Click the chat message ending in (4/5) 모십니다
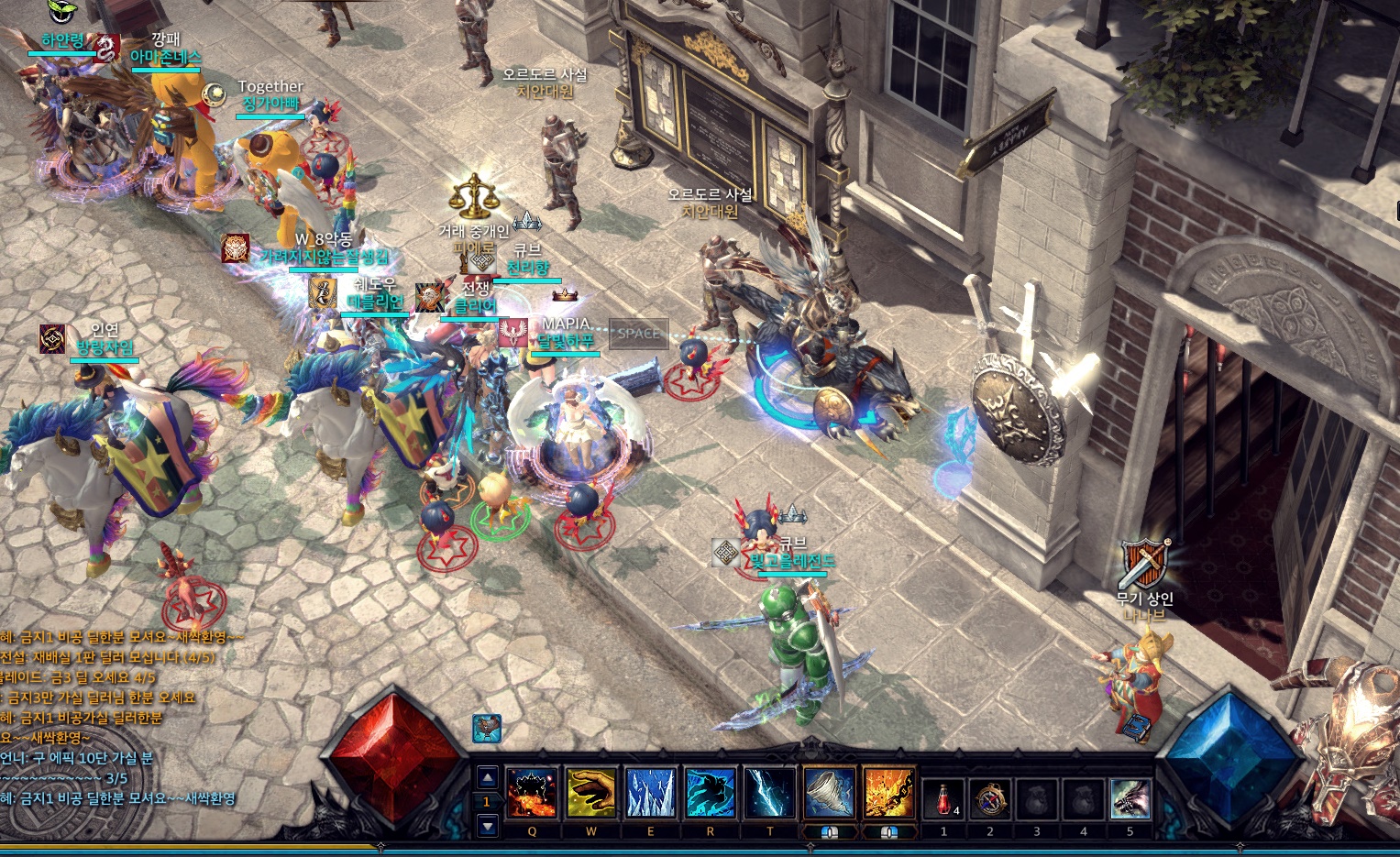This screenshot has height=857, width=1400. click(x=107, y=657)
